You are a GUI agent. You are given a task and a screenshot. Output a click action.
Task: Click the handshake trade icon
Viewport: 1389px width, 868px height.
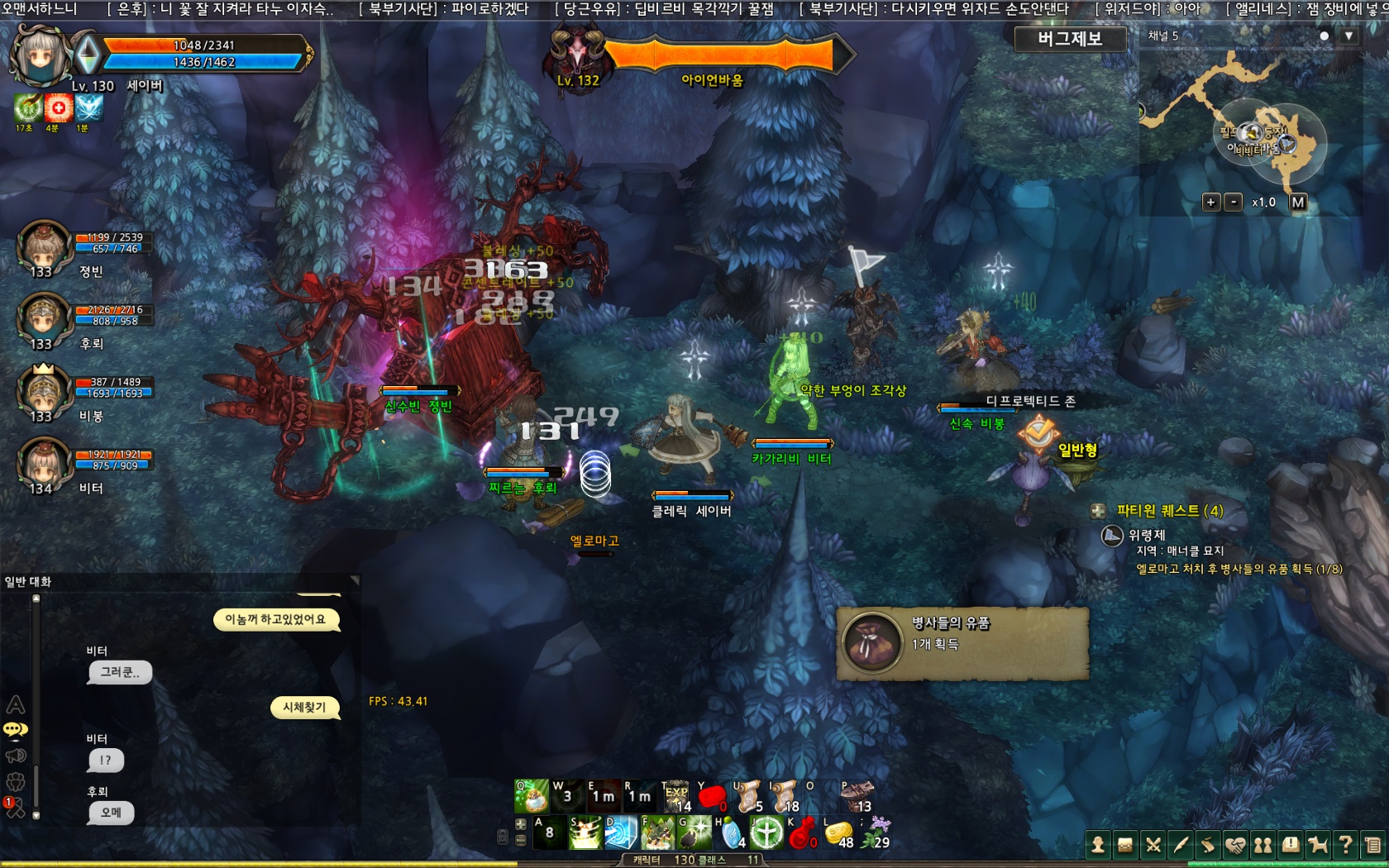coord(1235,844)
